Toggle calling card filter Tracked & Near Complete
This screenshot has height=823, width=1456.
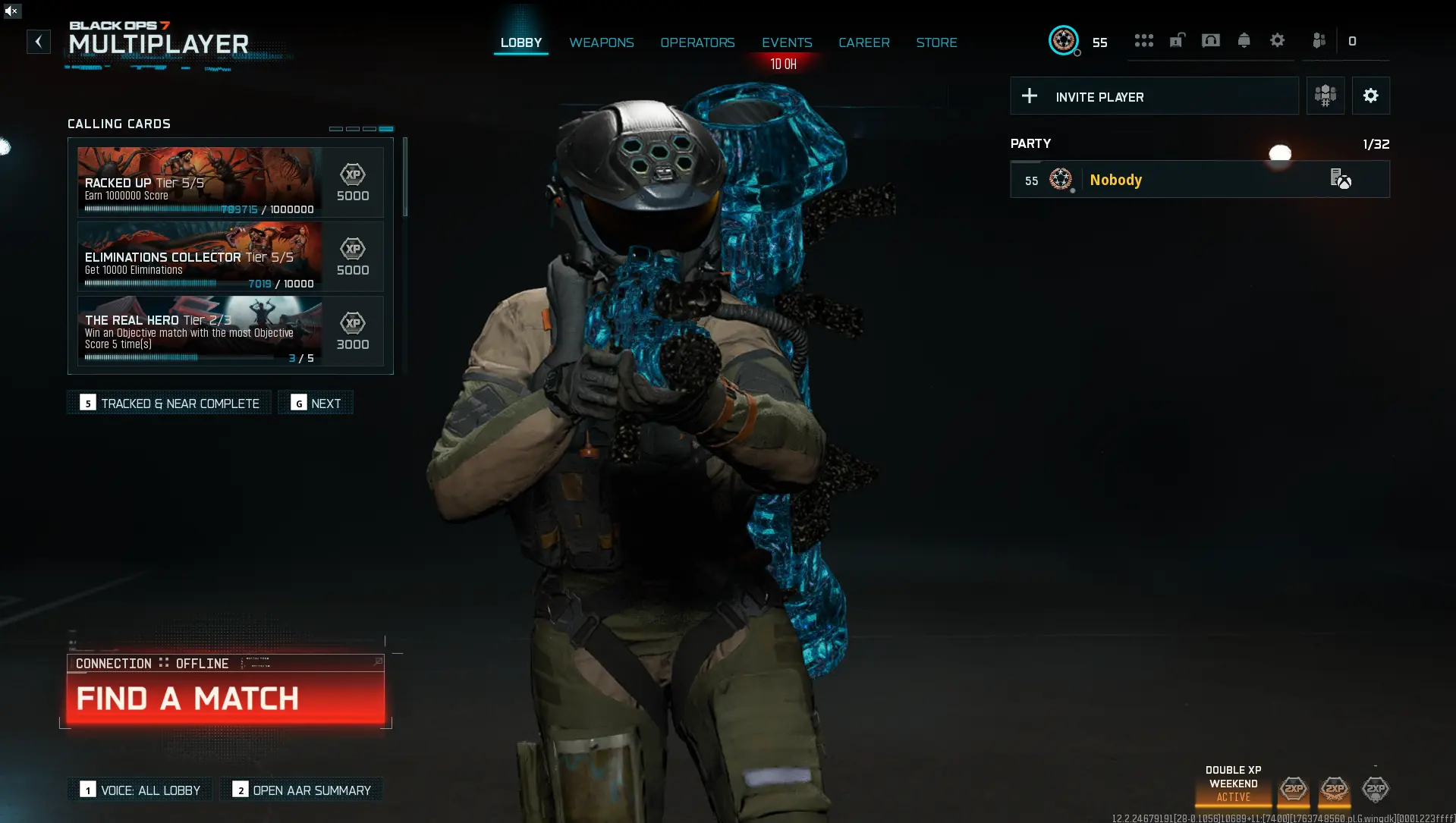tap(168, 403)
